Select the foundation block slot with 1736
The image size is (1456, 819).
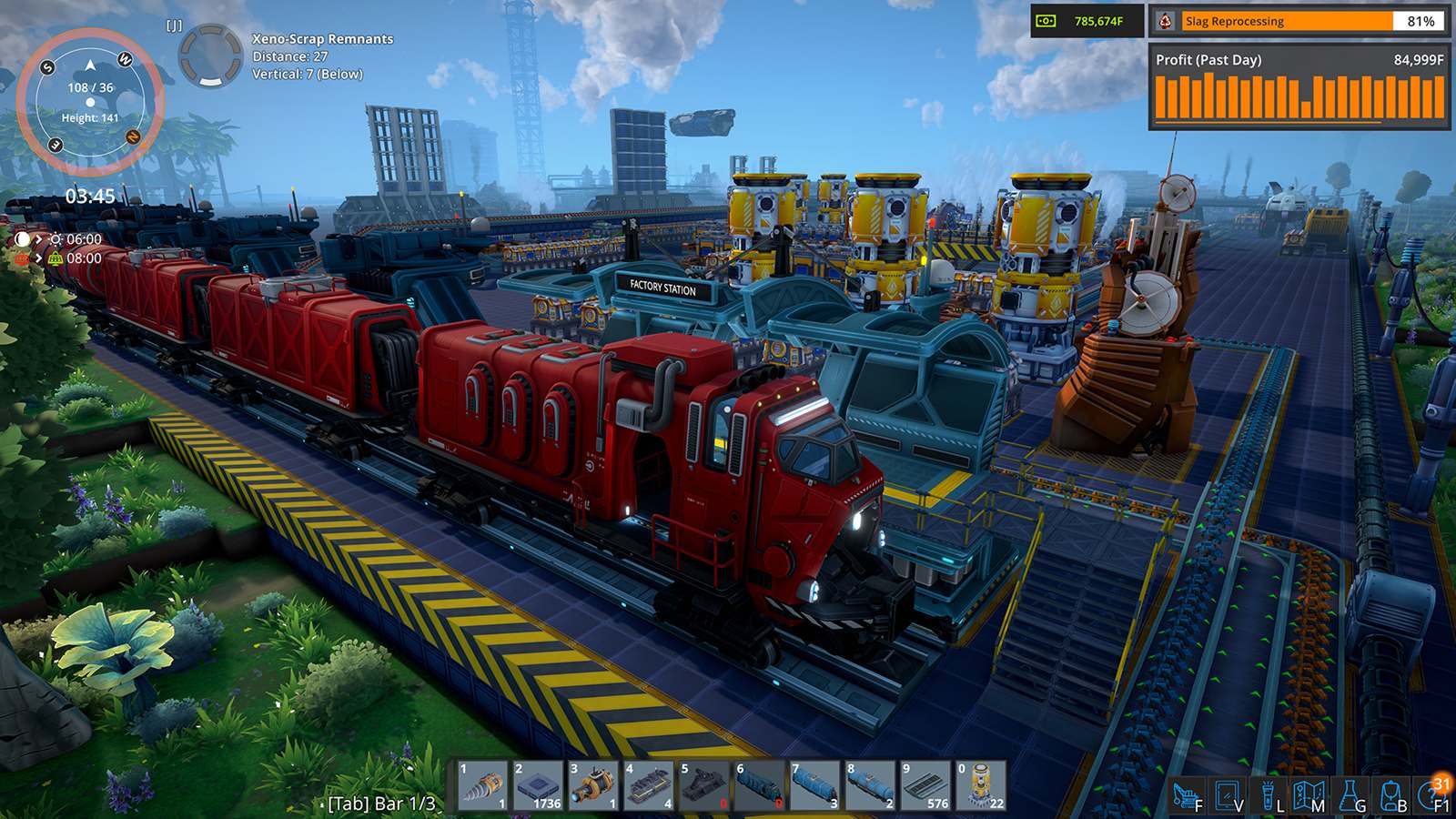tap(538, 785)
